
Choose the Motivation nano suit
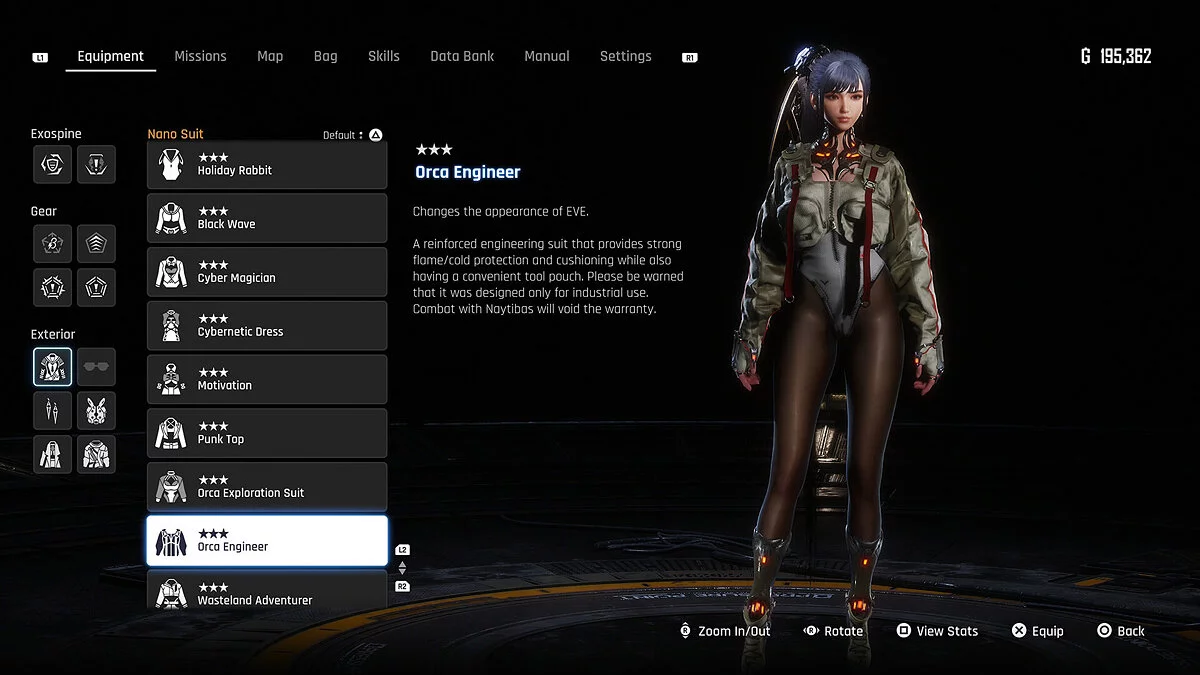tap(267, 380)
